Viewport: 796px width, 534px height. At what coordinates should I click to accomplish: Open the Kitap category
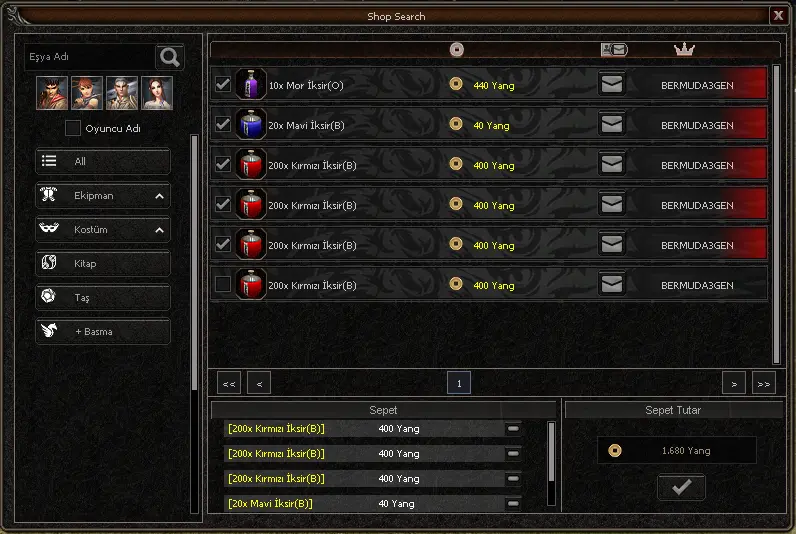103,264
